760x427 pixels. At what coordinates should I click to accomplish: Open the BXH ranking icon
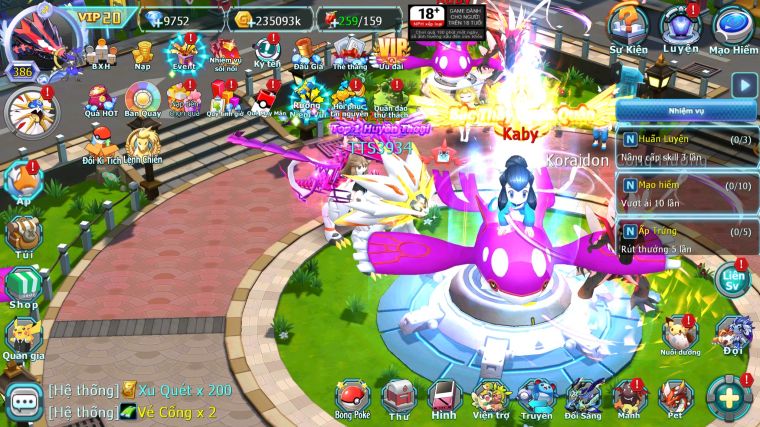pos(101,51)
